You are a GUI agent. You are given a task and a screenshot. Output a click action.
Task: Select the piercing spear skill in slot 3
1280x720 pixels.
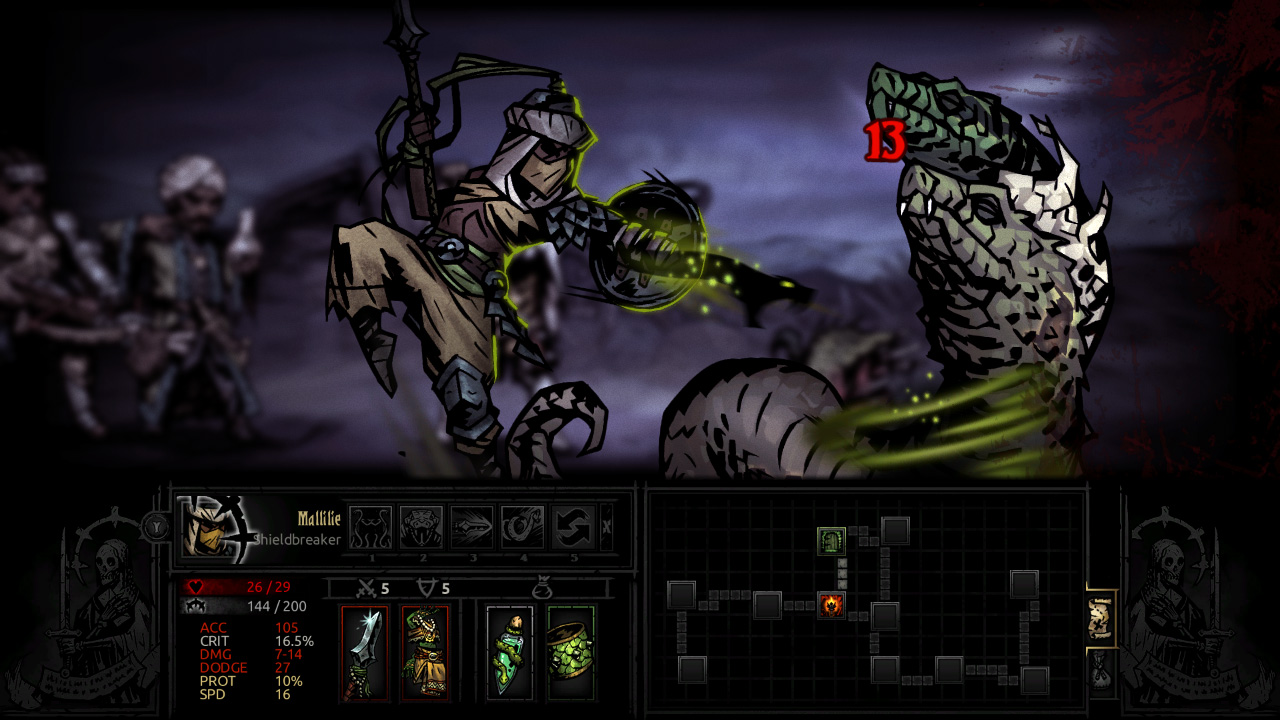[x=474, y=527]
